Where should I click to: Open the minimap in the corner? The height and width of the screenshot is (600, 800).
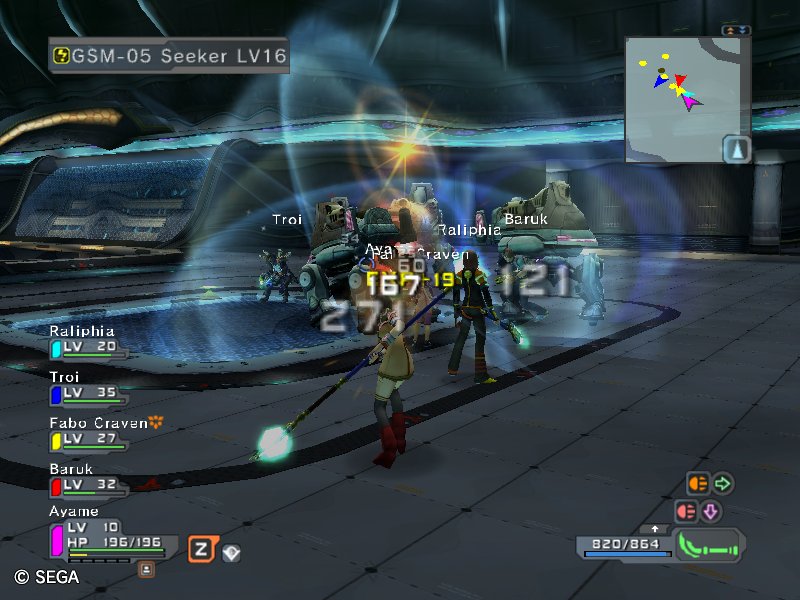pyautogui.click(x=688, y=100)
